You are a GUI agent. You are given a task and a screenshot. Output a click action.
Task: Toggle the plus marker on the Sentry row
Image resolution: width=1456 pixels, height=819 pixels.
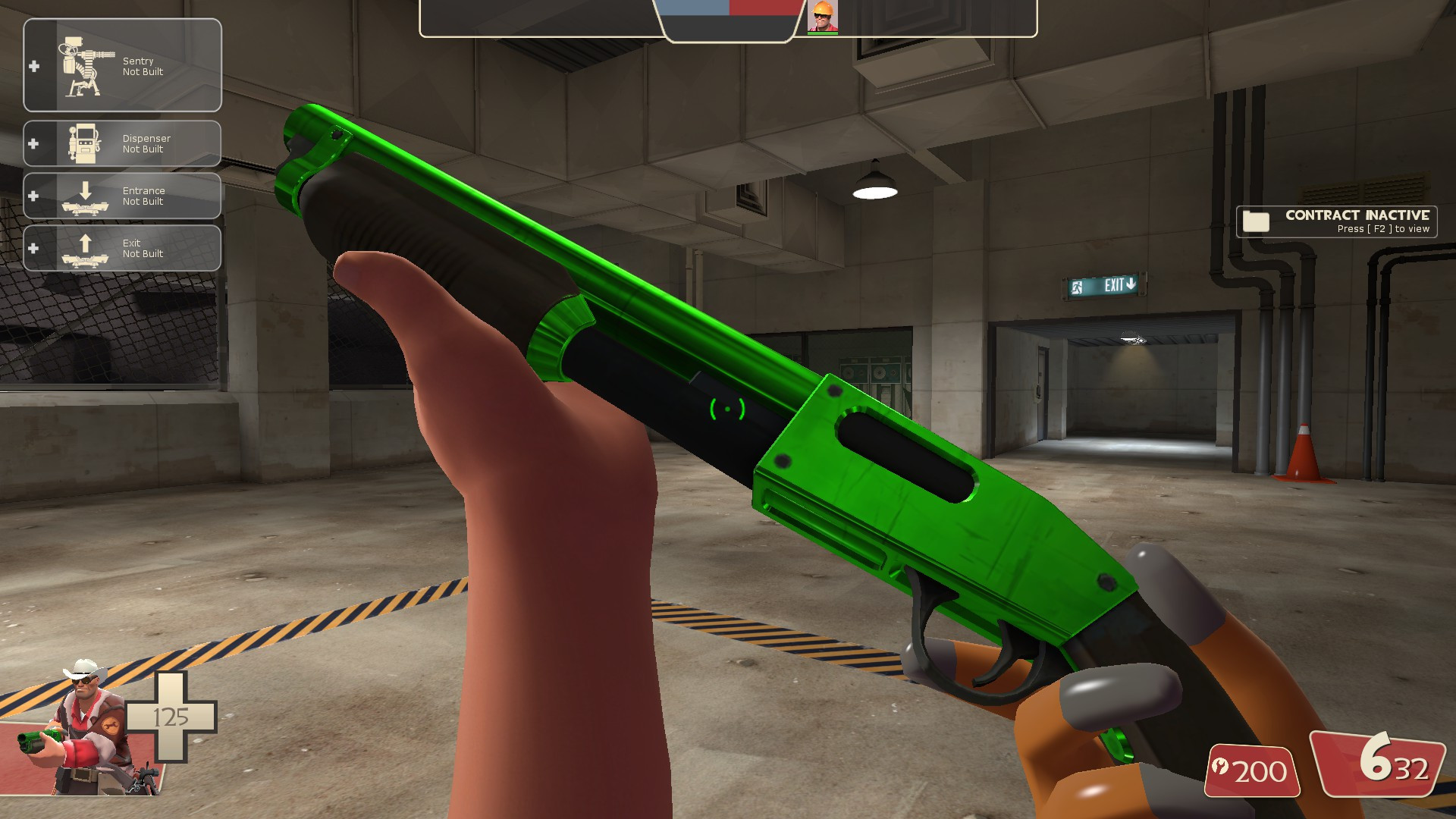click(x=32, y=67)
